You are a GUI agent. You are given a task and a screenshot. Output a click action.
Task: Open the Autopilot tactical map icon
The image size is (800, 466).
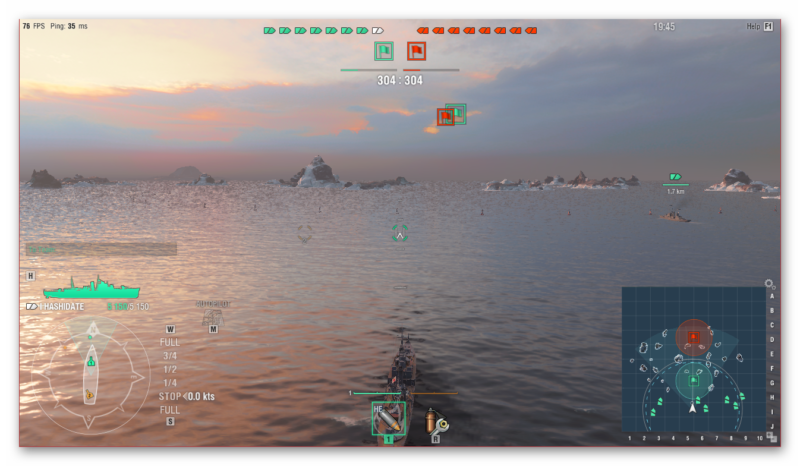tap(212, 318)
